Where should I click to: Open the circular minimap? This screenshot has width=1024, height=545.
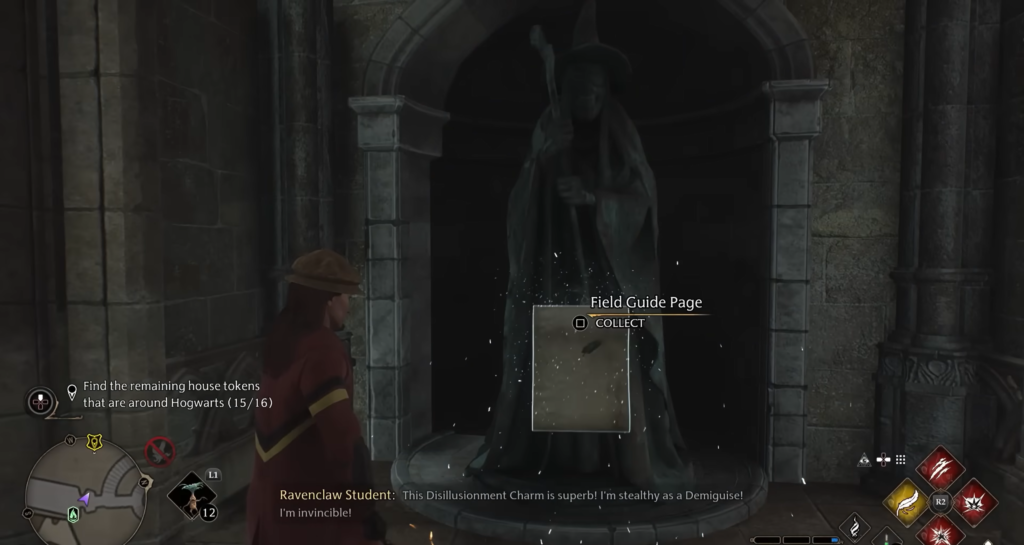pyautogui.click(x=84, y=493)
